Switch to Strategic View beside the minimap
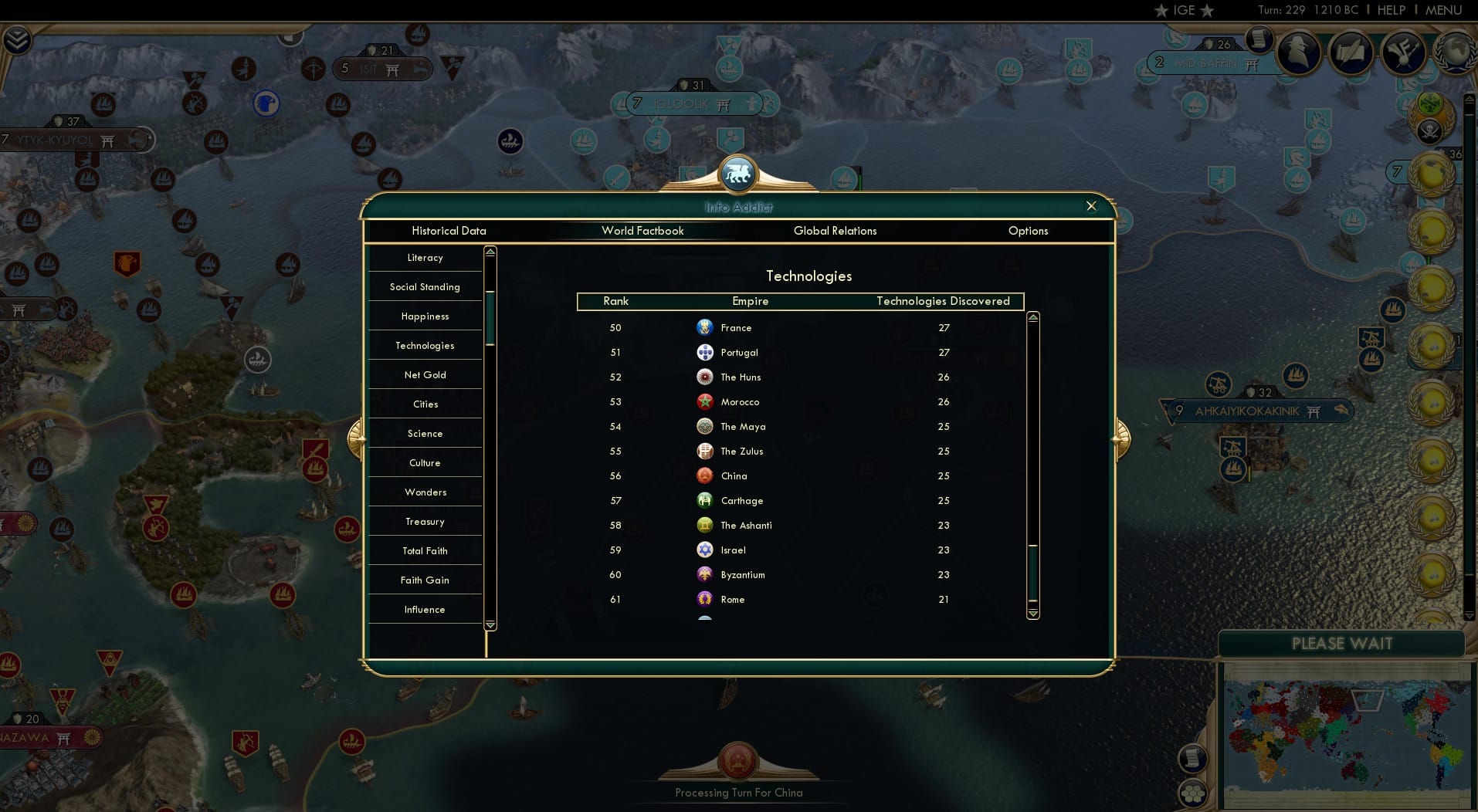The image size is (1478, 812). (x=1193, y=793)
